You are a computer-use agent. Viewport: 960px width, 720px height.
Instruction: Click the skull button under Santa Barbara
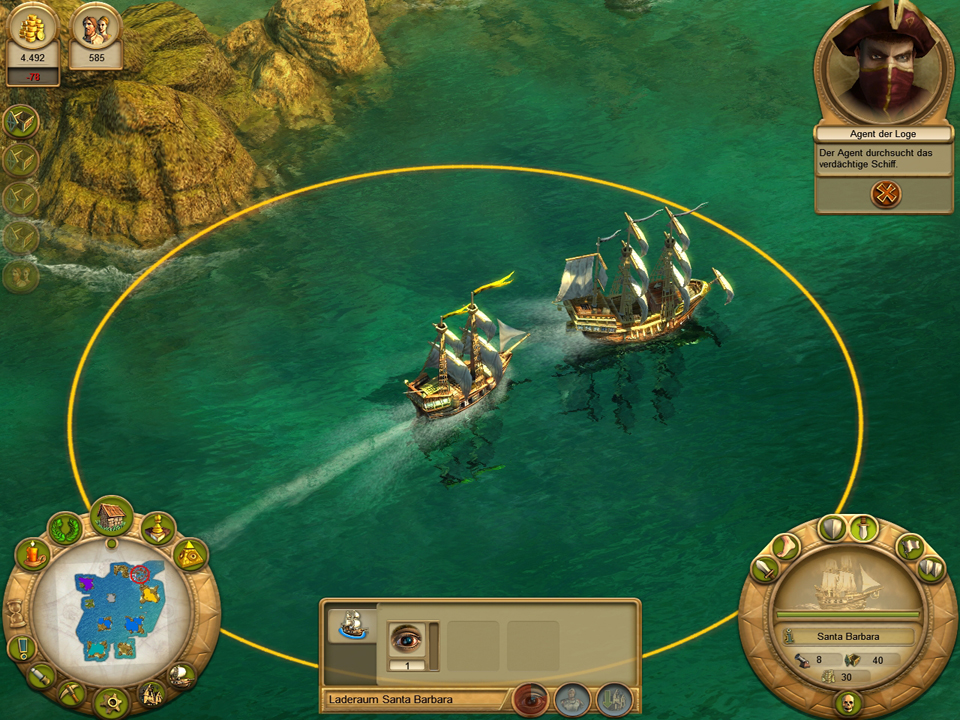pos(847,702)
